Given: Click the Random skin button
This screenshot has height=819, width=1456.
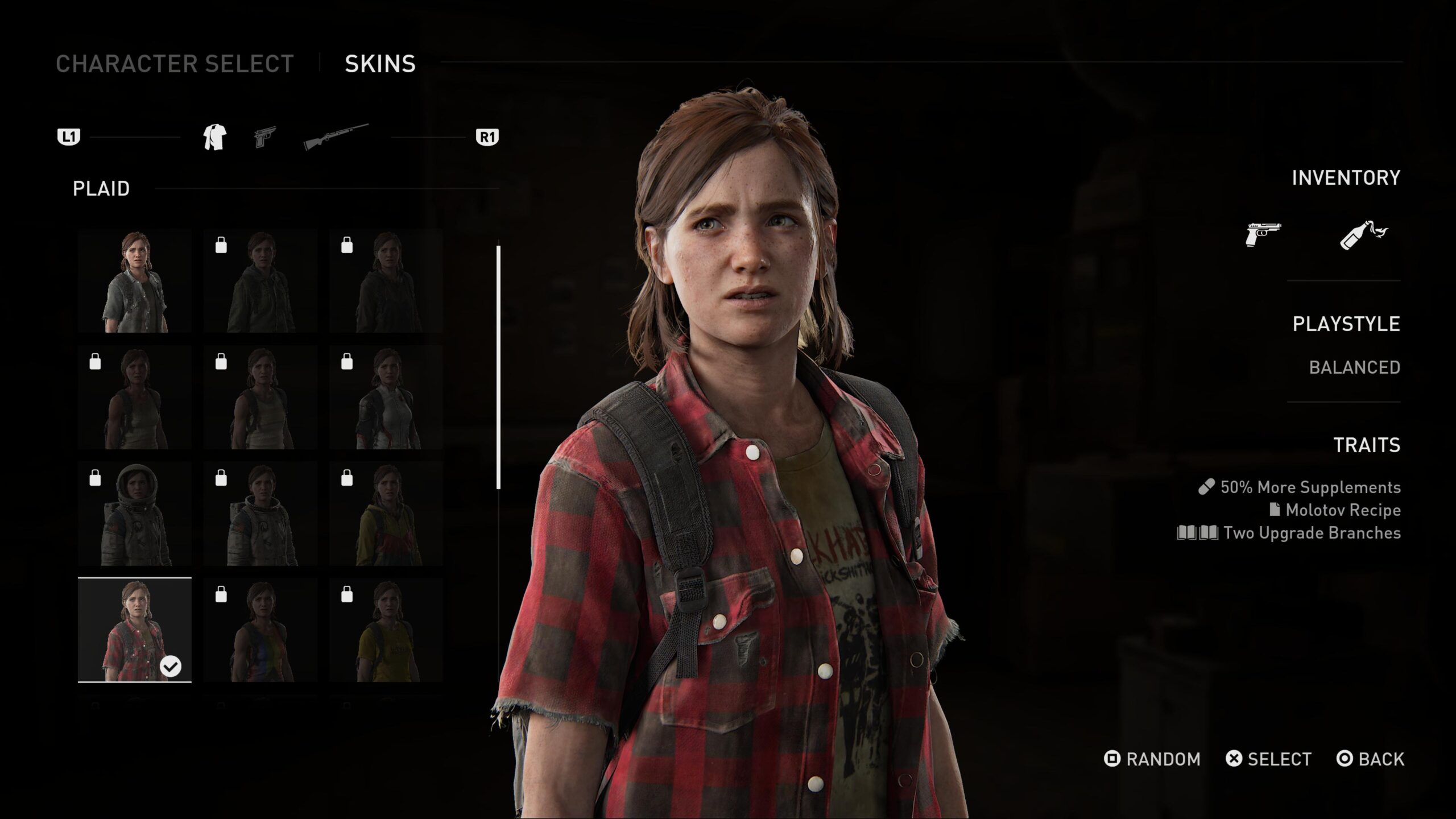Looking at the screenshot, I should [x=1152, y=759].
